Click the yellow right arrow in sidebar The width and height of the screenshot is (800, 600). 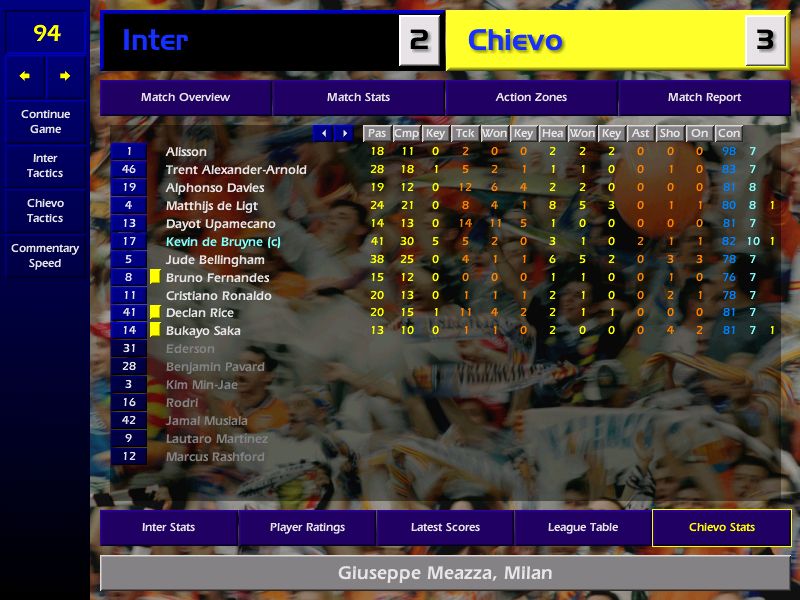click(65, 76)
